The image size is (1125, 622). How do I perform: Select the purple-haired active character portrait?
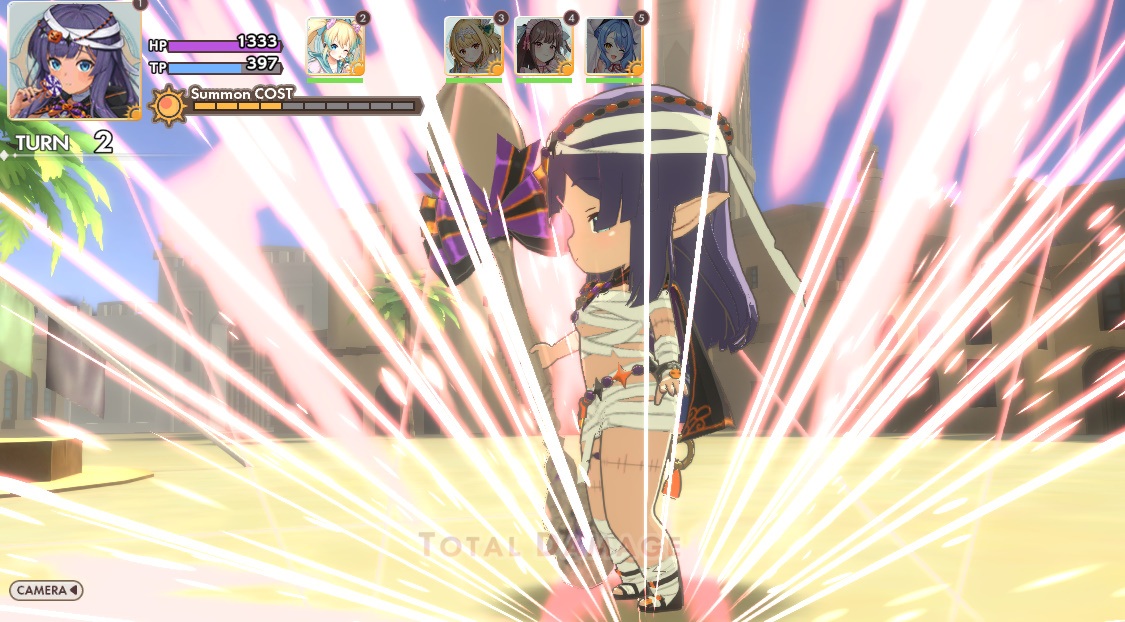74,61
